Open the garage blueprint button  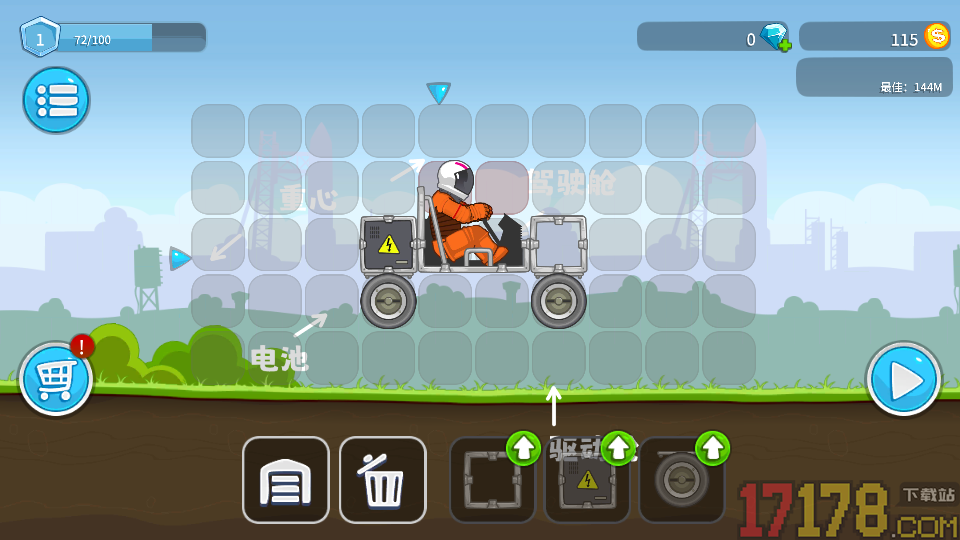pos(285,480)
